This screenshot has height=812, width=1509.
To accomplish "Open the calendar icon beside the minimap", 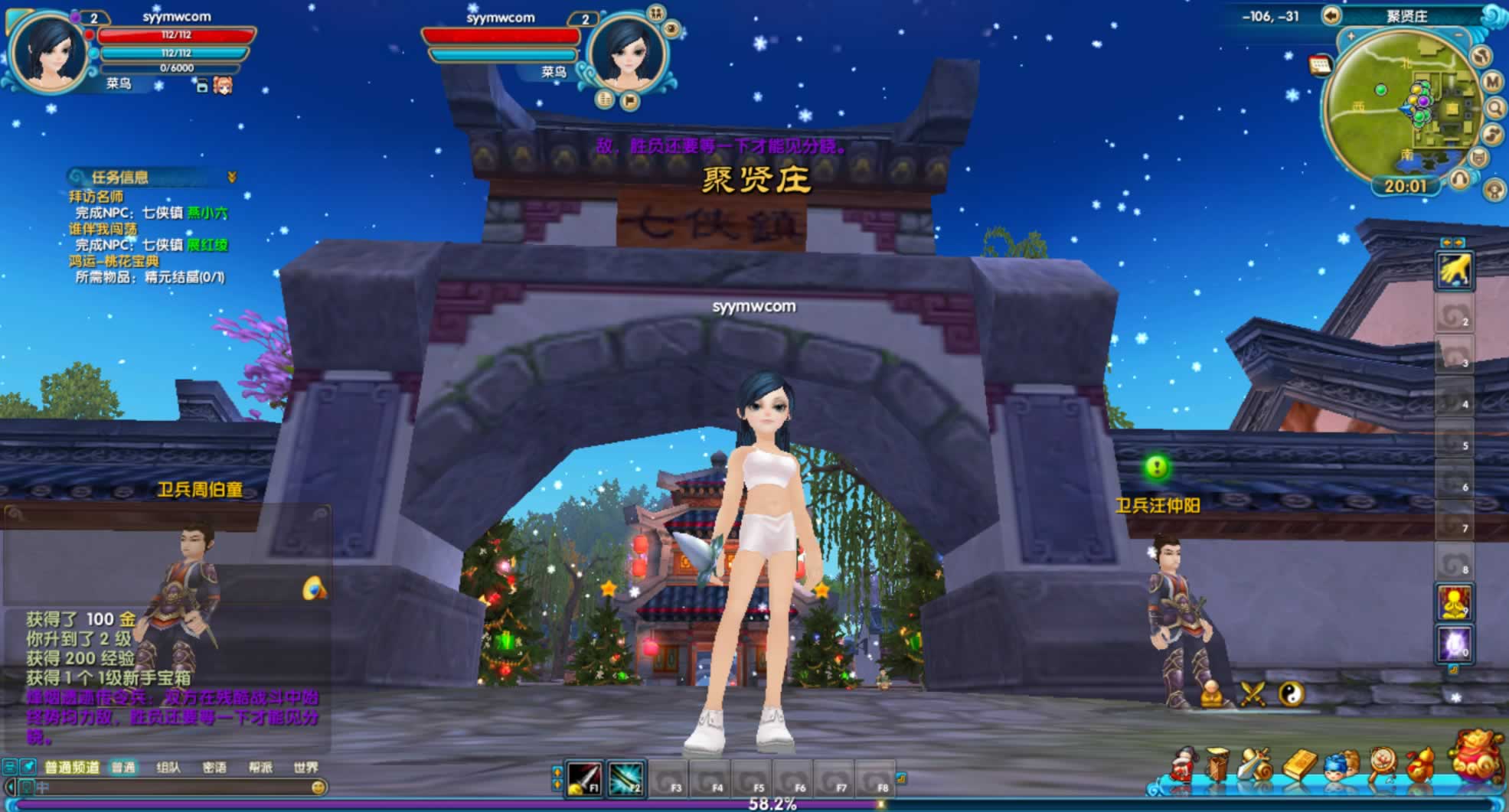I will 1320,66.
